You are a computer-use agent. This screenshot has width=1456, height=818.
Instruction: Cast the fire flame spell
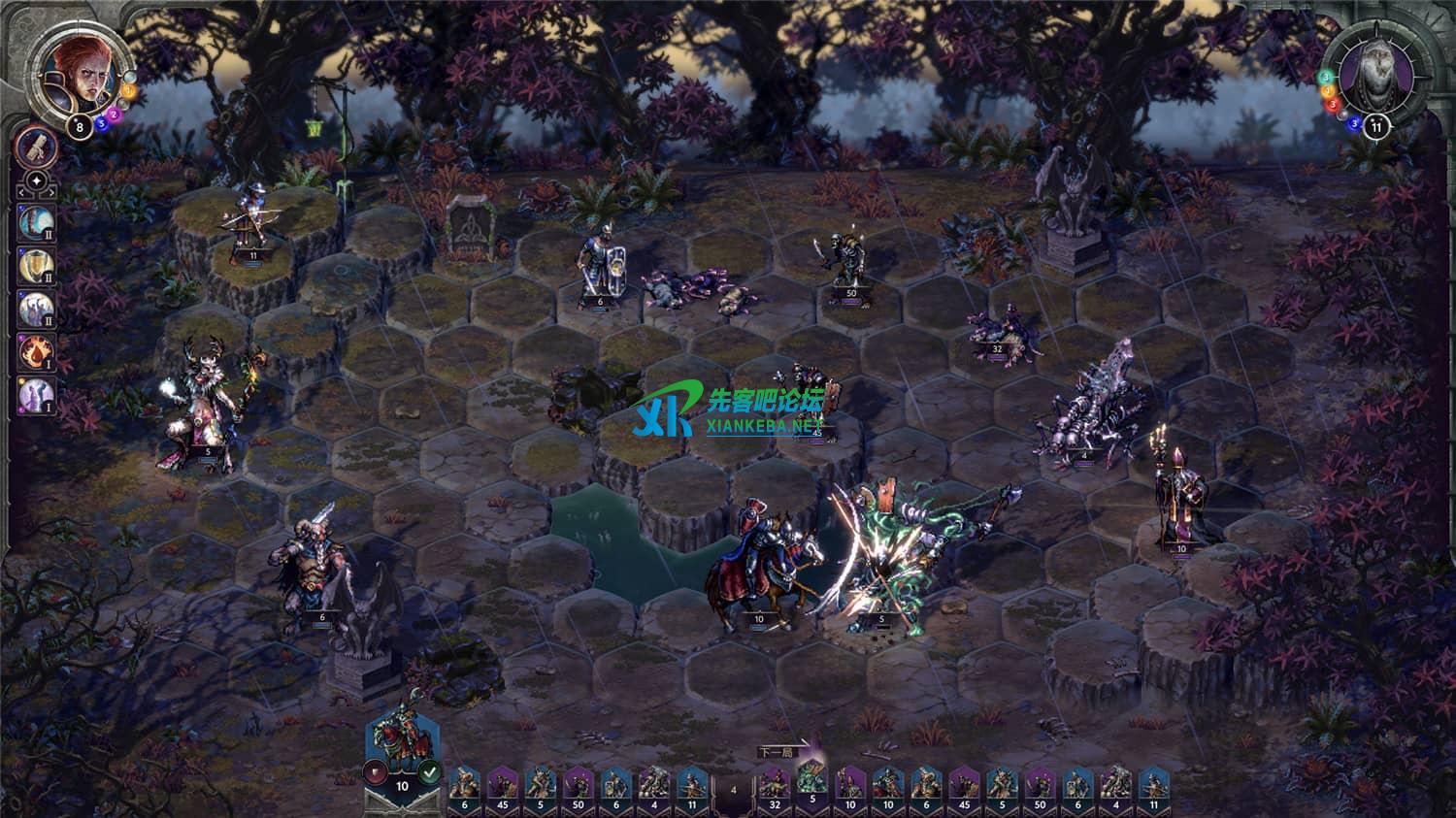37,352
